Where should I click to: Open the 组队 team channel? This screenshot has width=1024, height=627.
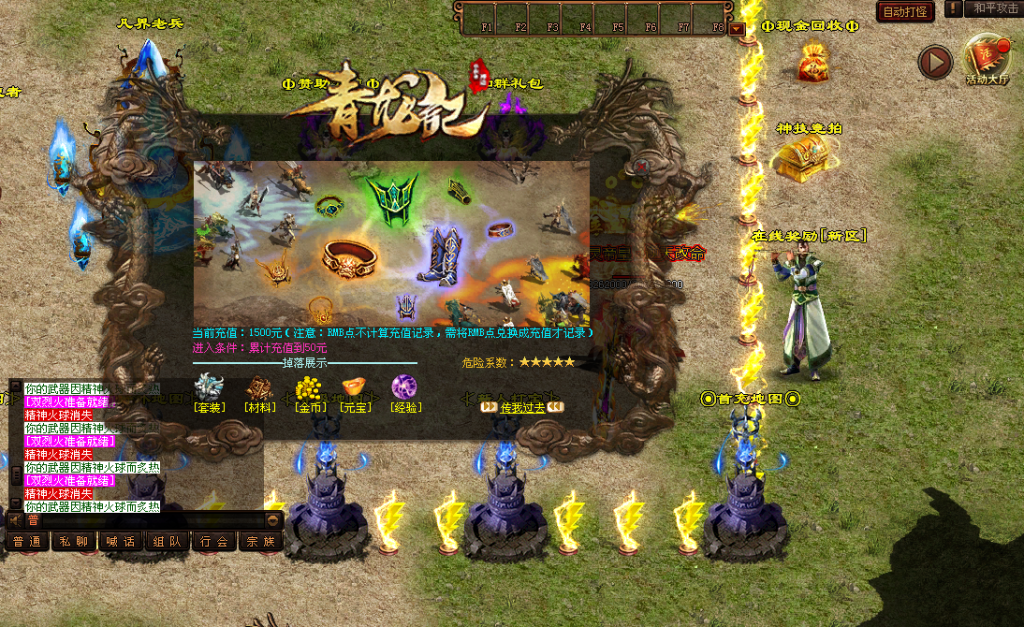tap(166, 542)
